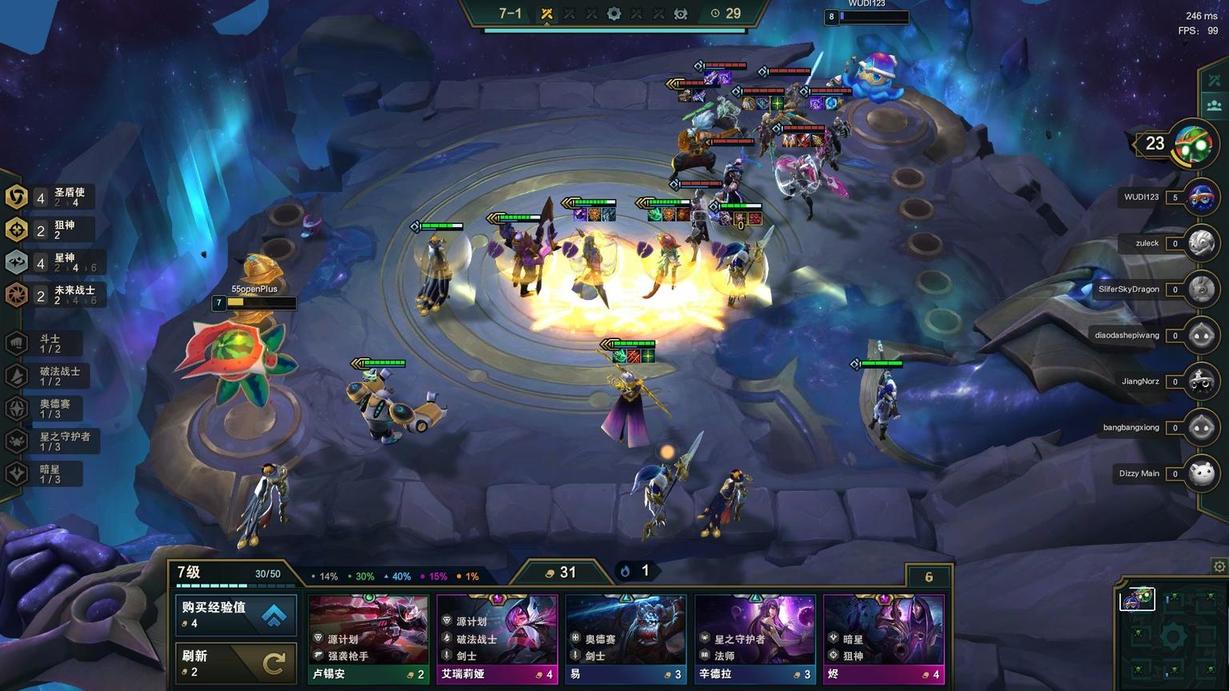Select the 易 champion card
Image resolution: width=1229 pixels, height=691 pixels.
(626, 638)
